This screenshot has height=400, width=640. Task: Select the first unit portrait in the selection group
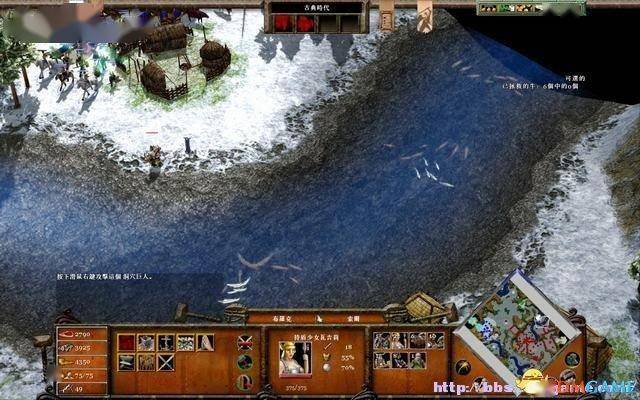(382, 341)
